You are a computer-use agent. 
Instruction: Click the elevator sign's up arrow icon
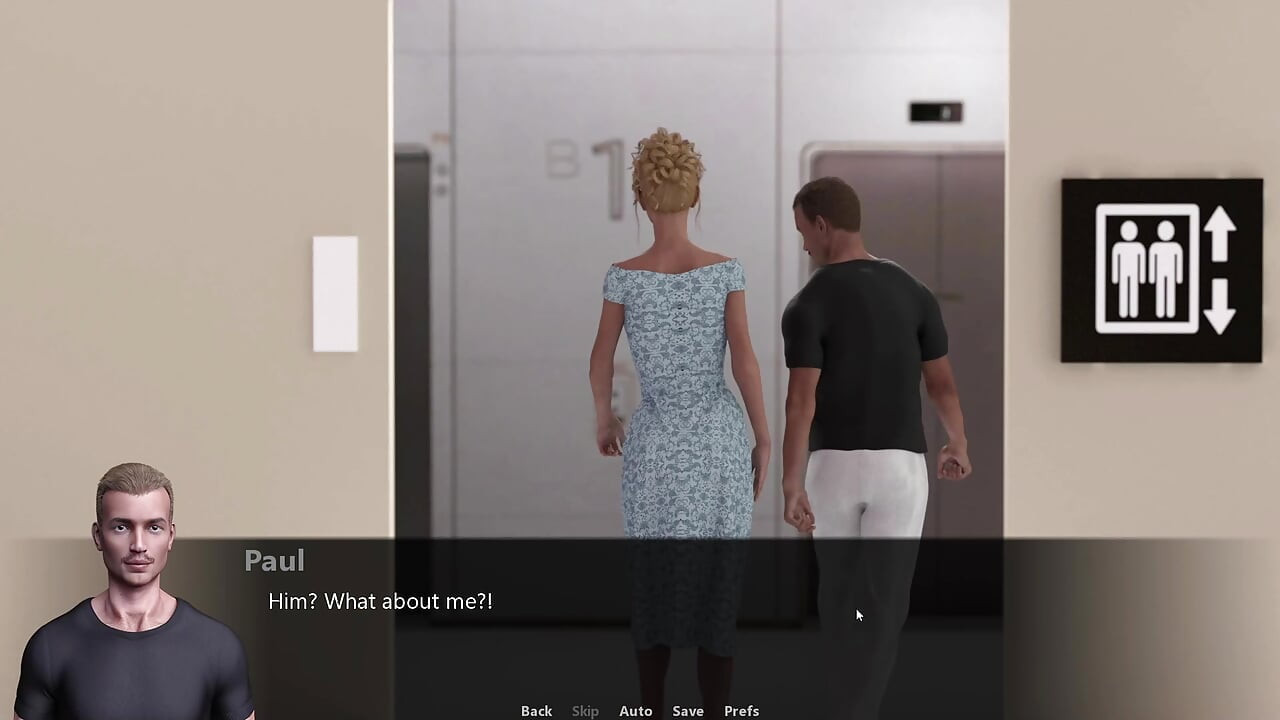(x=1219, y=235)
